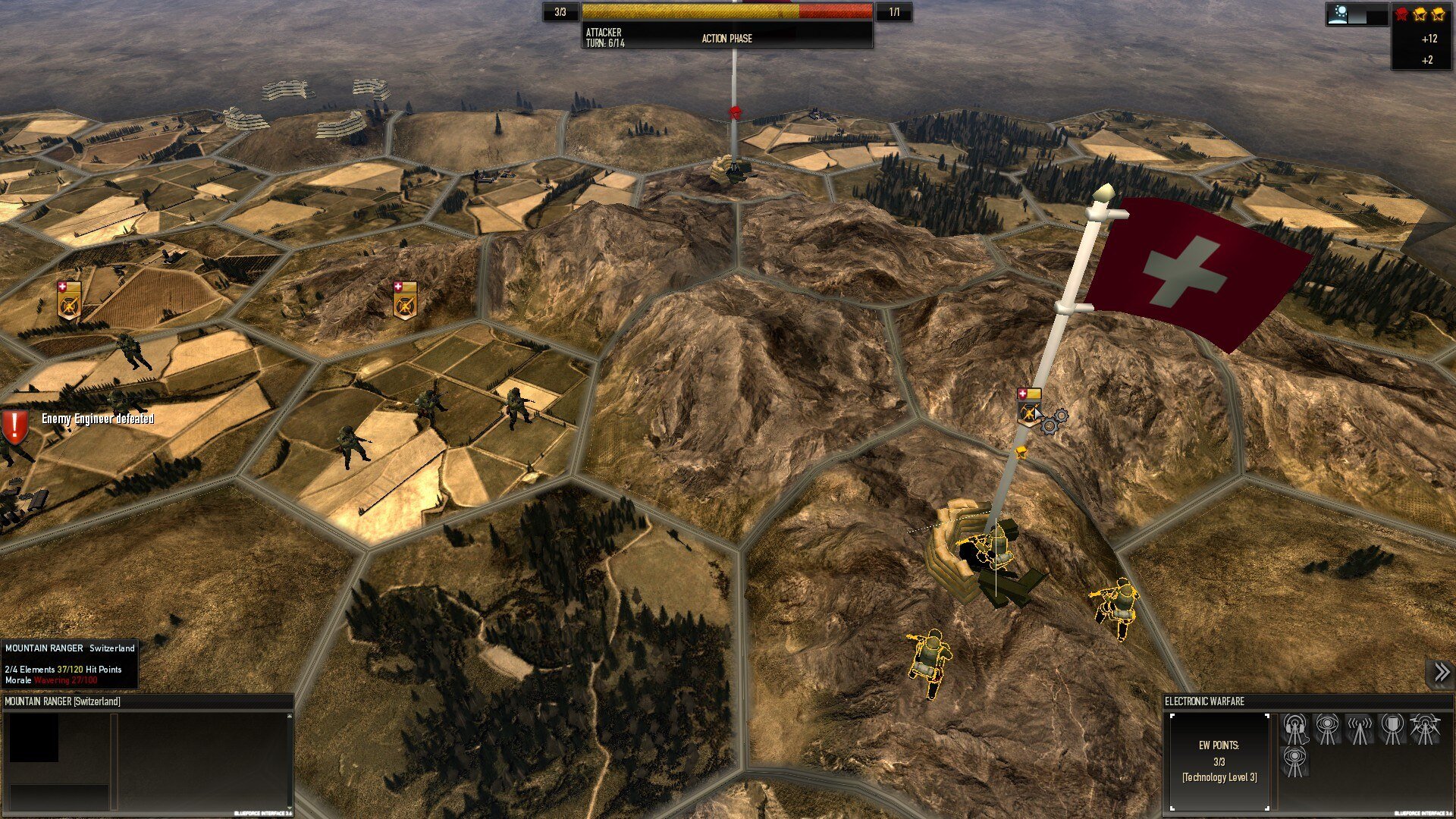The image size is (1456, 819).
Task: Click the unit panel scroll-down arrow
Action: (x=289, y=808)
